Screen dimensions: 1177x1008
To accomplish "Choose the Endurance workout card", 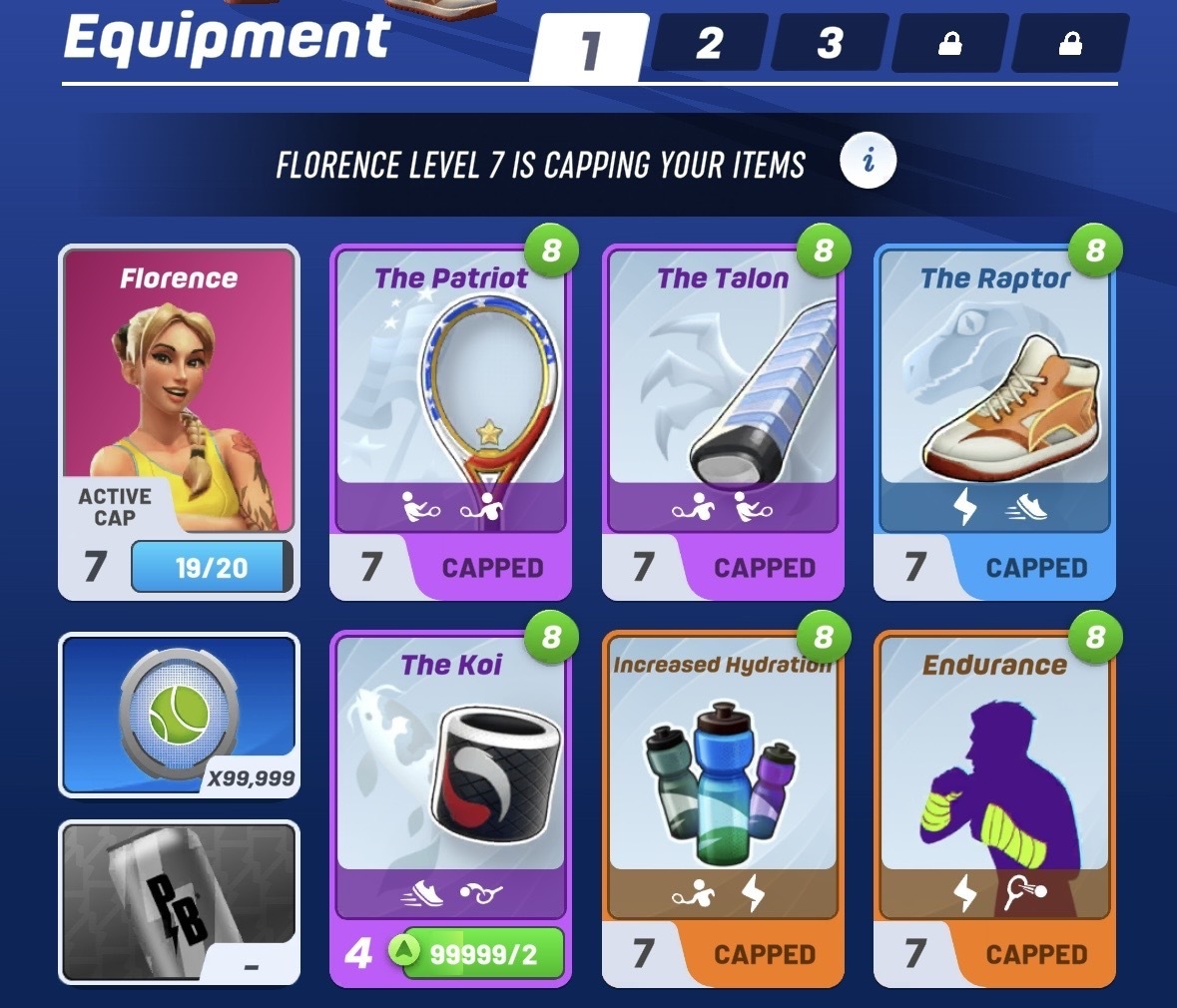I will (994, 778).
